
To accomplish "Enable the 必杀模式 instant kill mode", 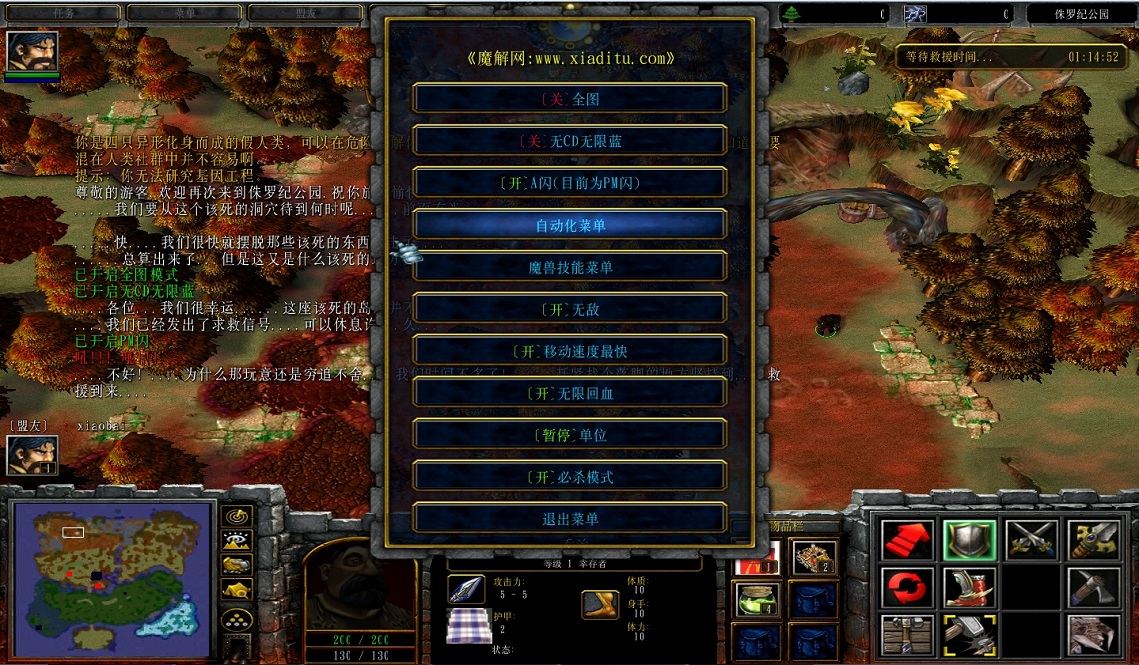I will [x=570, y=477].
